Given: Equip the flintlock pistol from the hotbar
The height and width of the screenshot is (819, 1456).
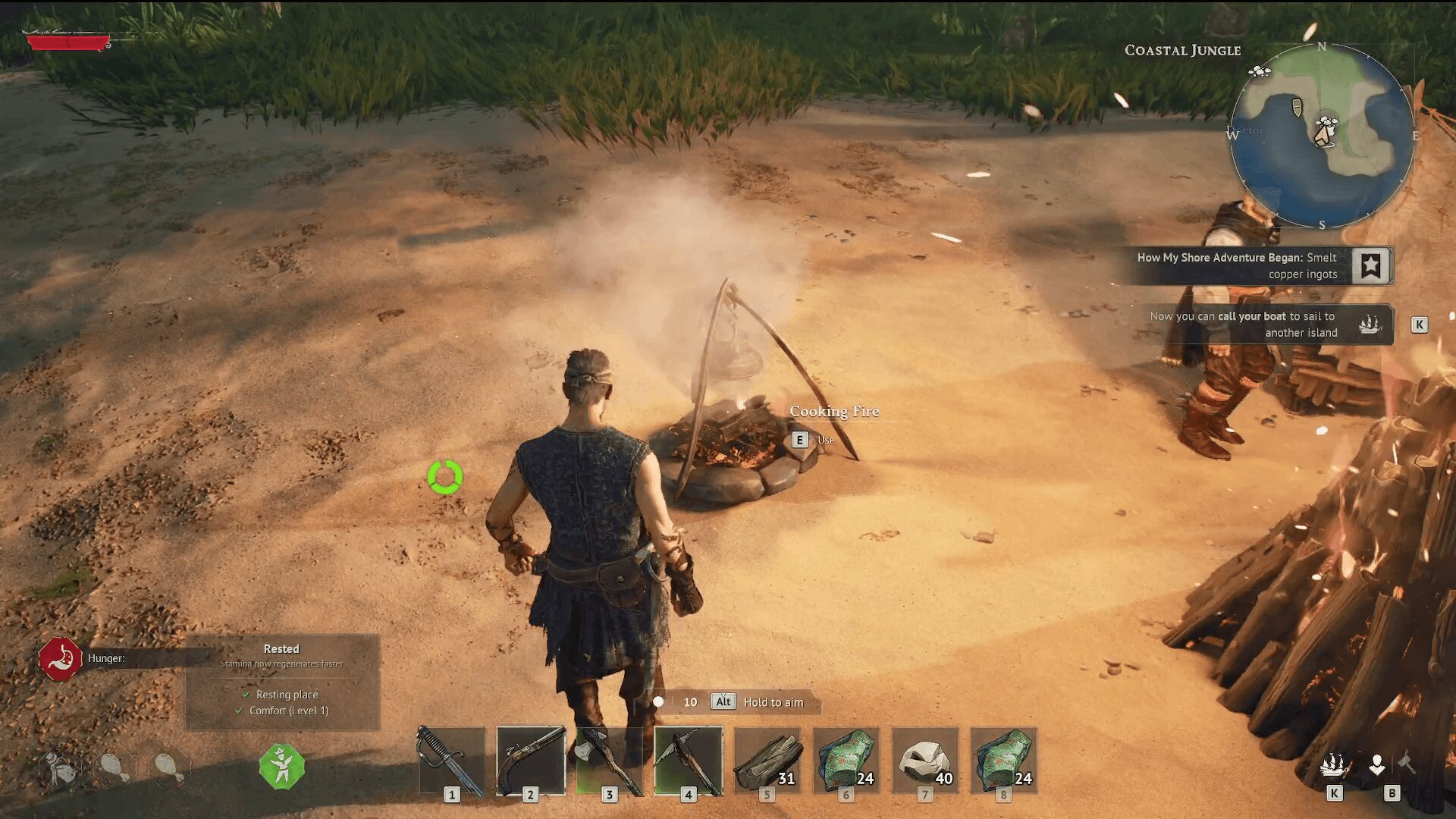Looking at the screenshot, I should pyautogui.click(x=531, y=761).
